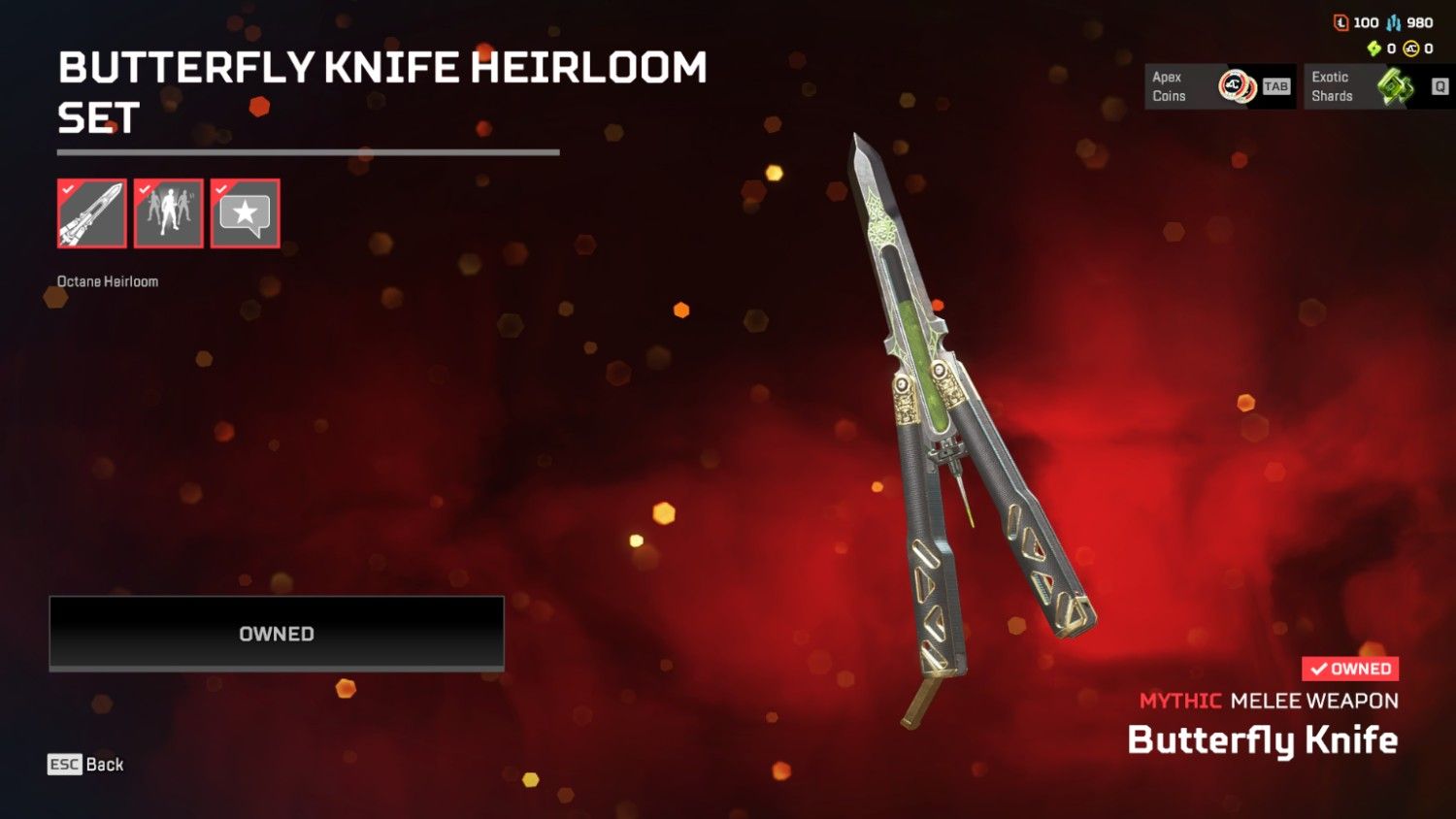
Task: Click the blue Crafting Metals currency icon
Action: click(1393, 22)
